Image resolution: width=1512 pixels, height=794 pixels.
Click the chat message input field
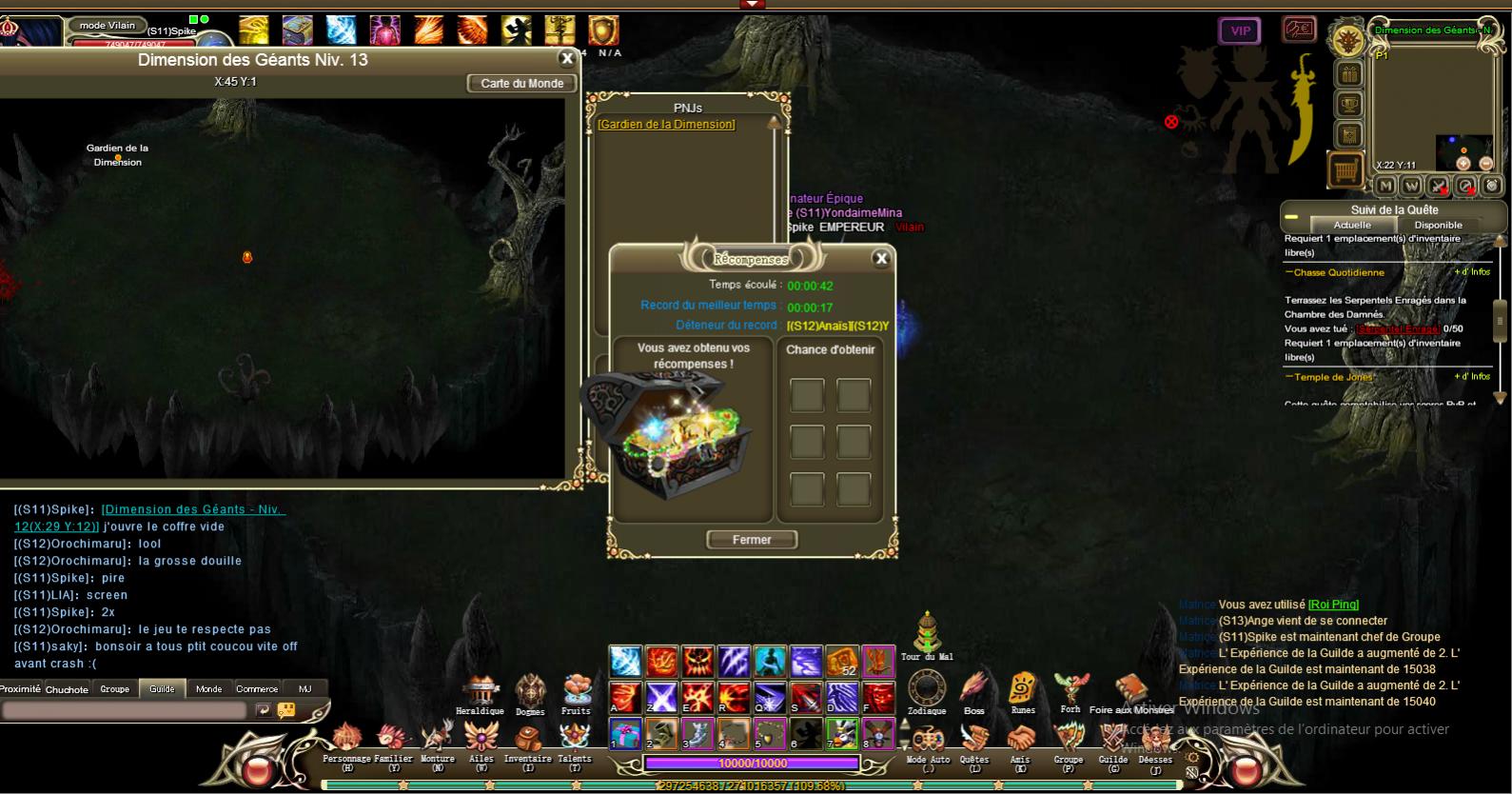click(124, 710)
